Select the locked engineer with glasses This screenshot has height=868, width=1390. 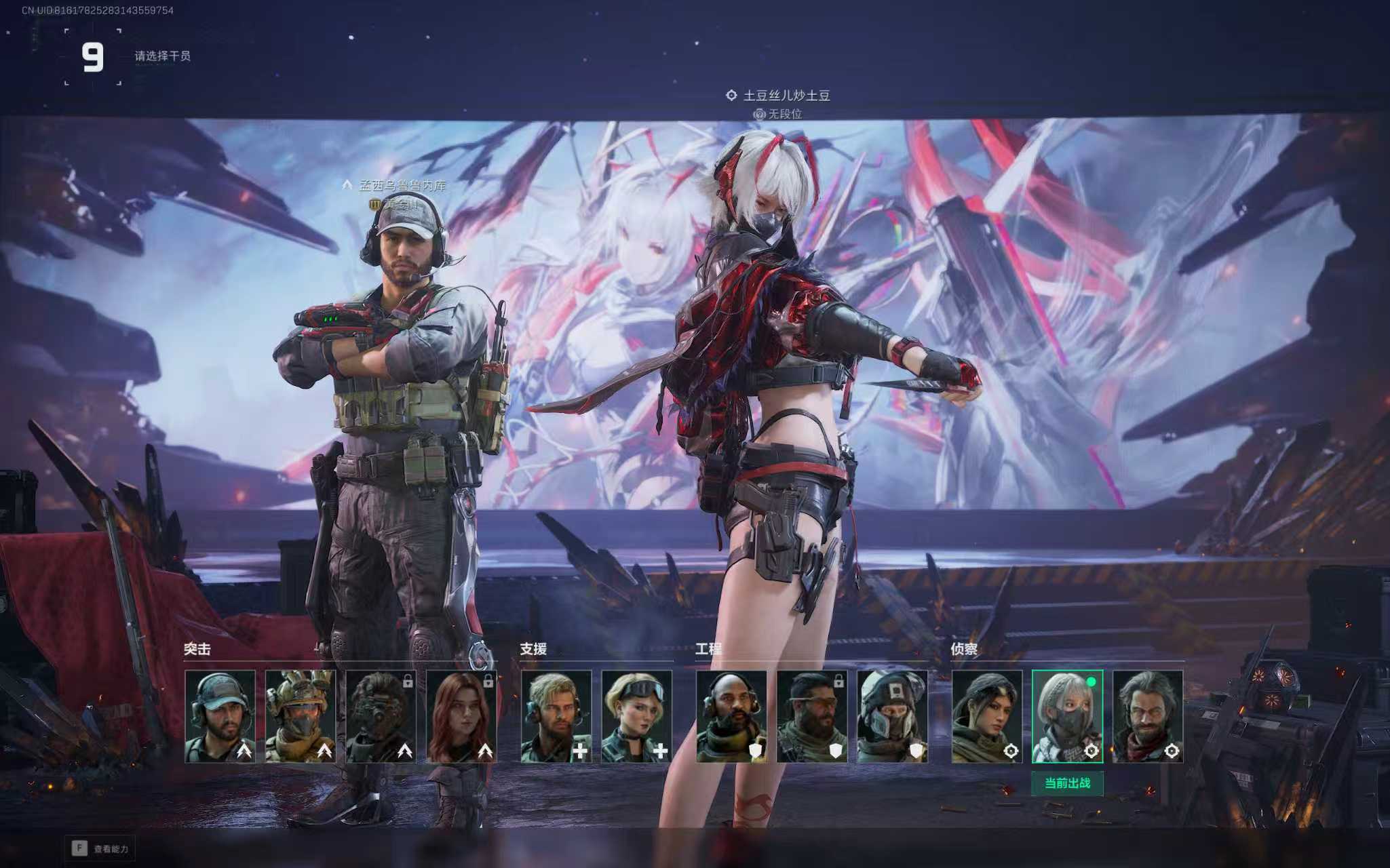(x=812, y=716)
